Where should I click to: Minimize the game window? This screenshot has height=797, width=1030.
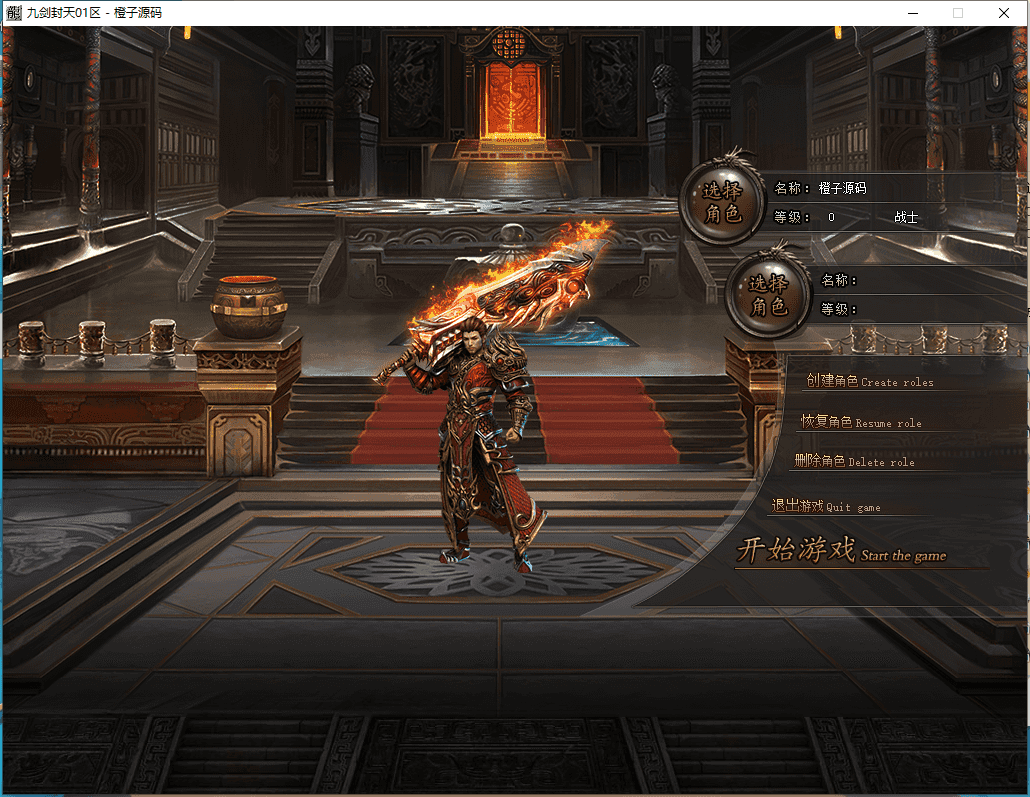pos(912,13)
